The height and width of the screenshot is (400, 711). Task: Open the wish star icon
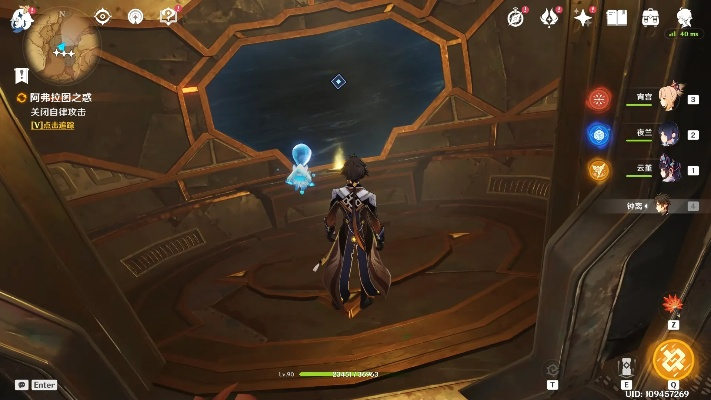point(583,17)
